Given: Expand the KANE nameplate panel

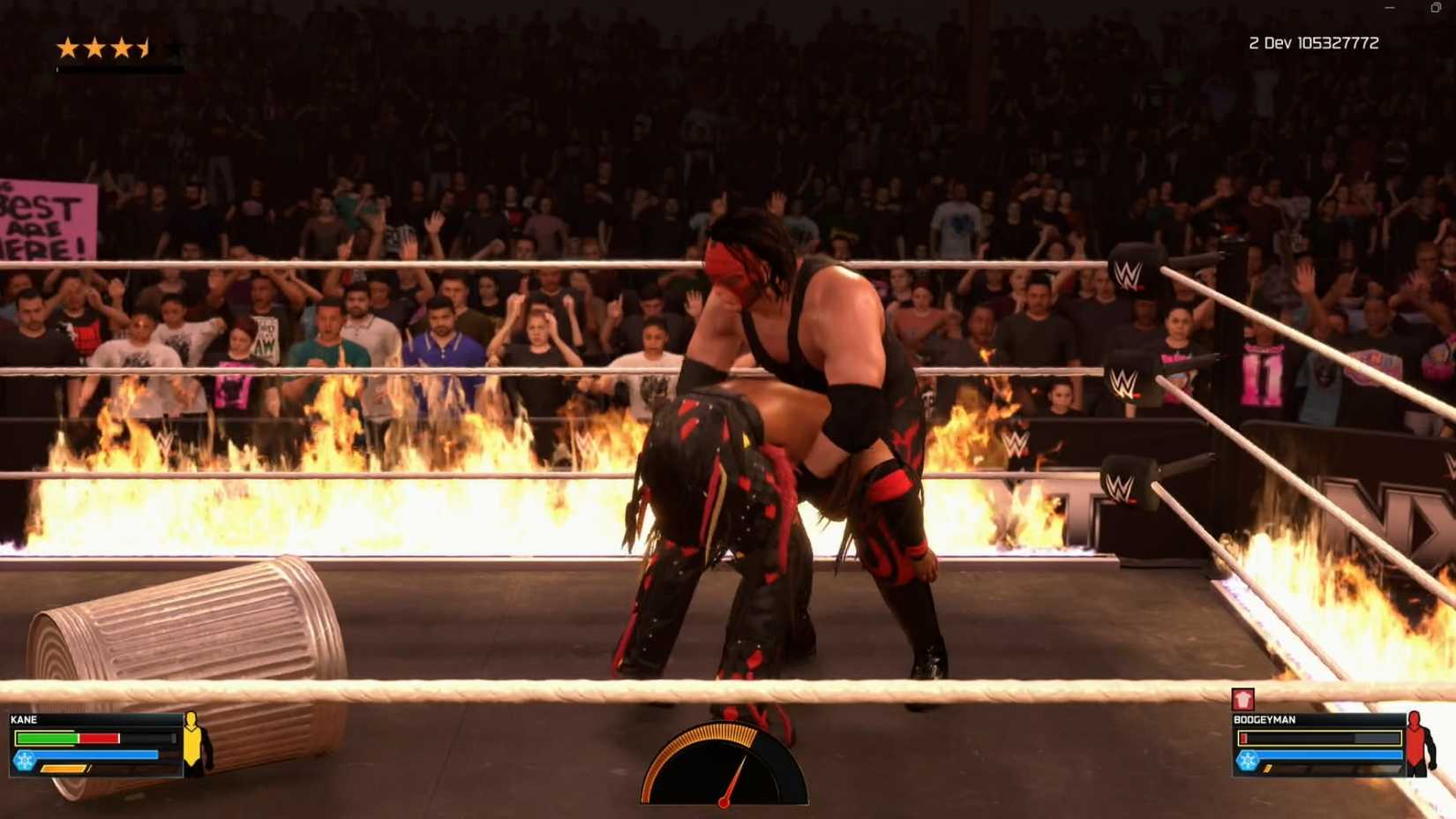Looking at the screenshot, I should click(97, 746).
